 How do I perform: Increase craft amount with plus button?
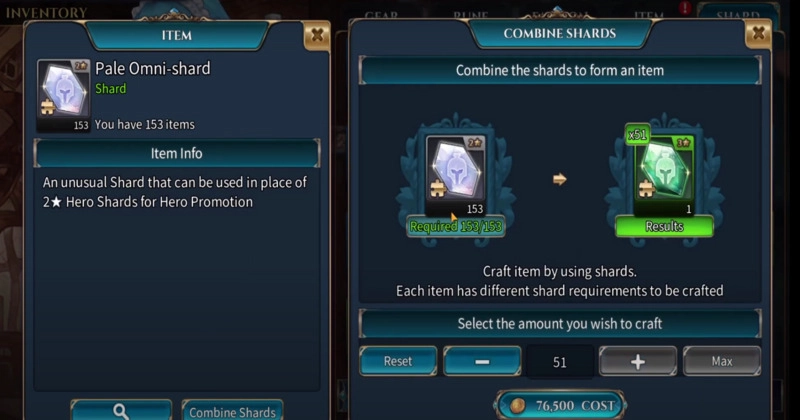637,361
